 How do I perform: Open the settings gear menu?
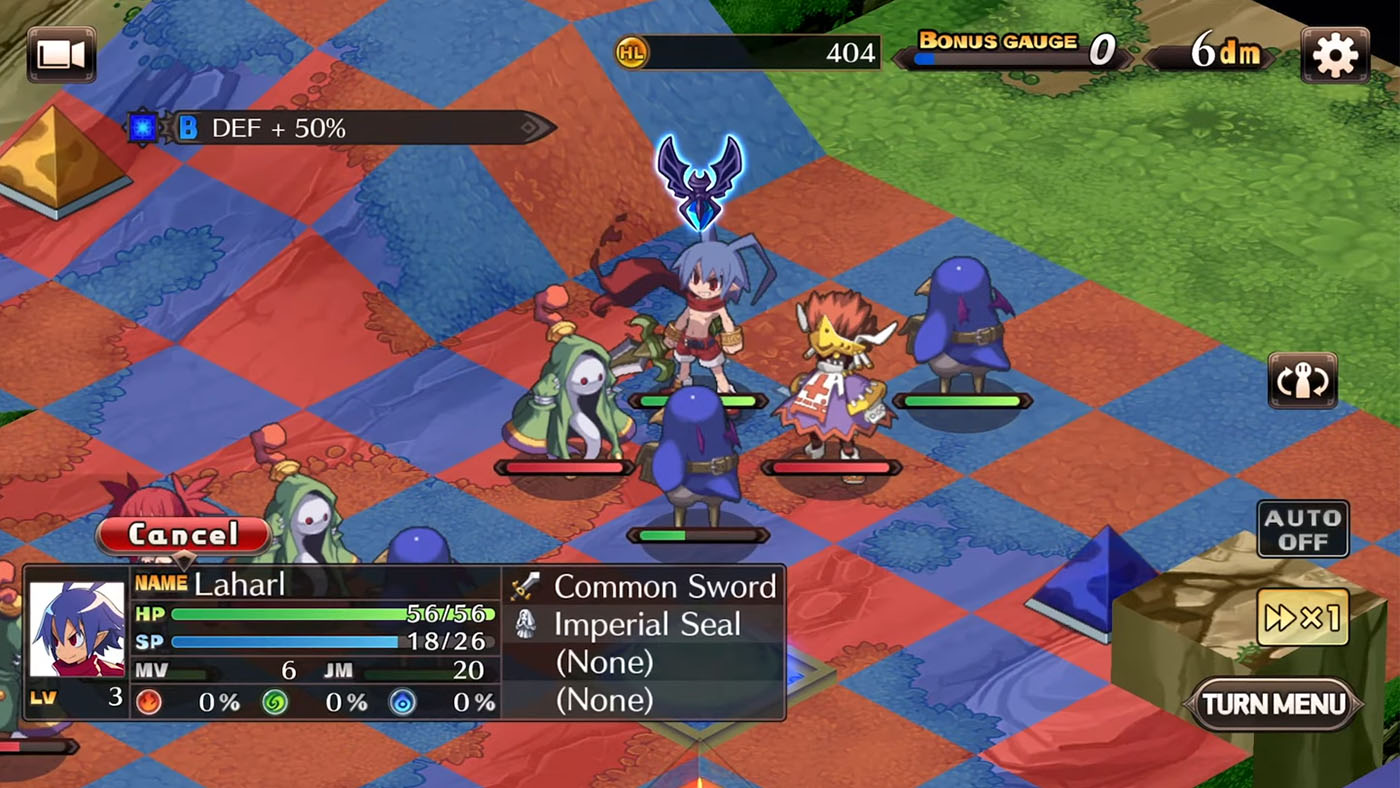point(1336,54)
